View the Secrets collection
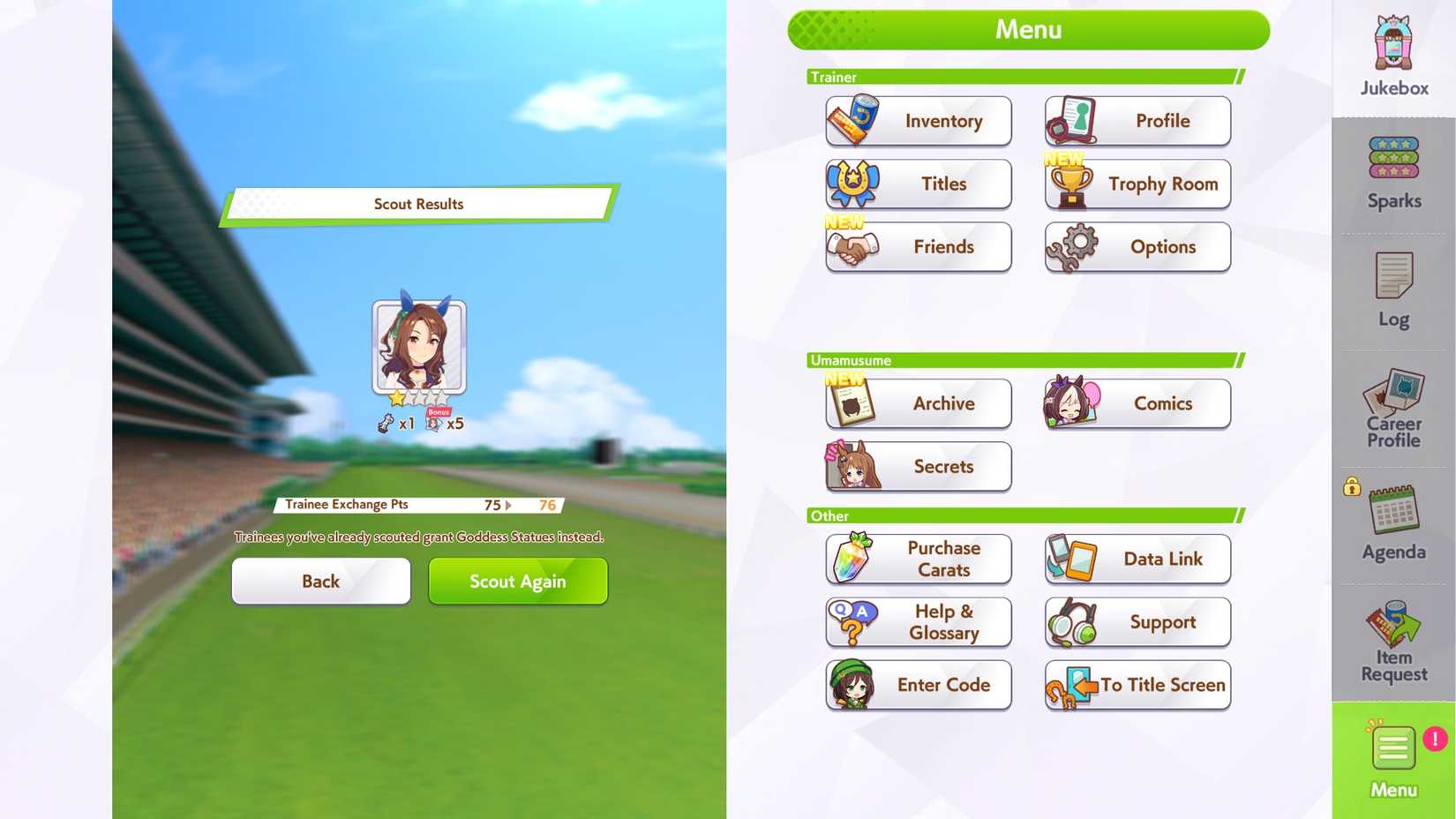 918,467
